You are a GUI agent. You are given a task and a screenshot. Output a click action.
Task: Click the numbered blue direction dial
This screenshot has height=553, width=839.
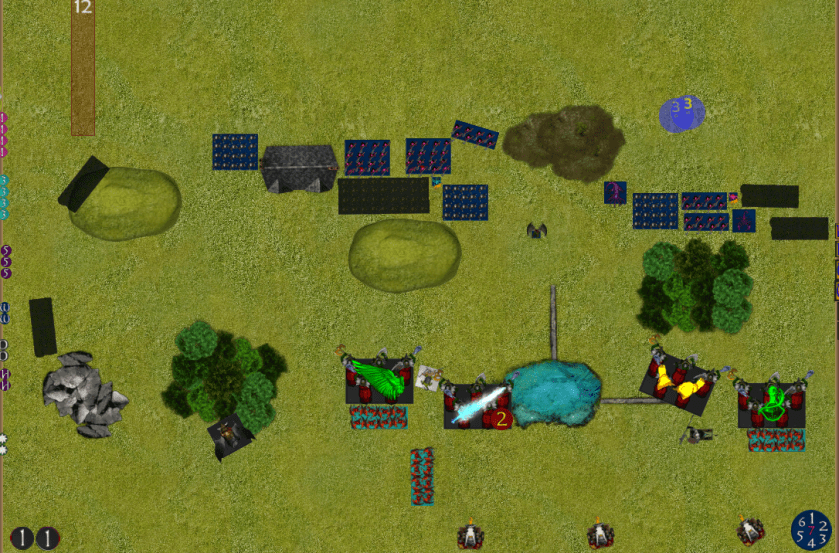(811, 529)
